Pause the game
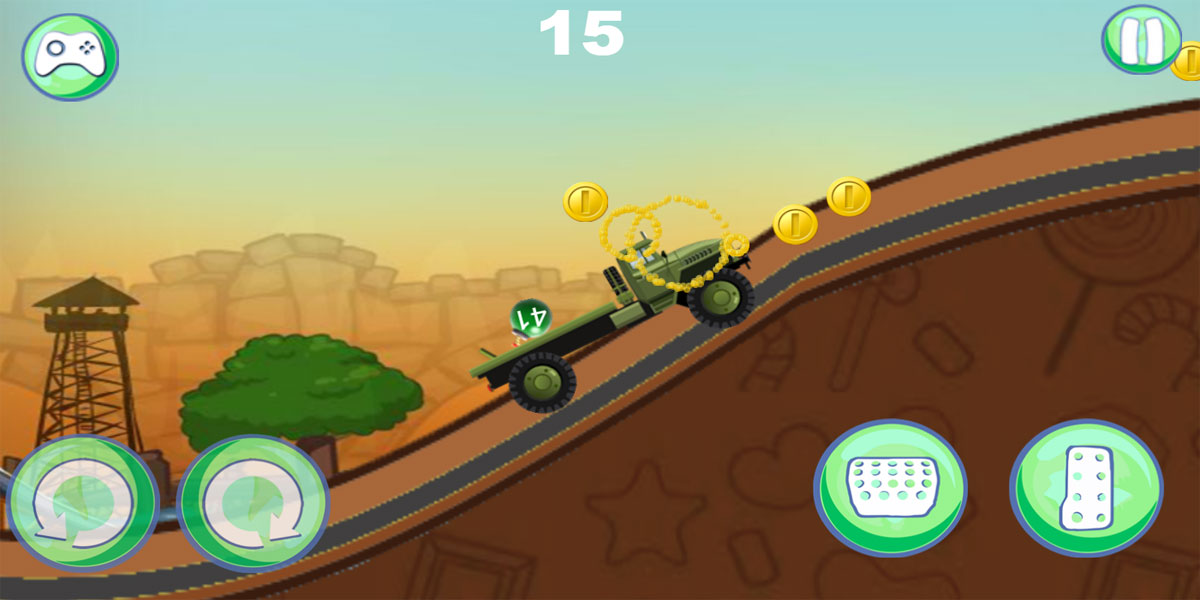 coord(1141,40)
